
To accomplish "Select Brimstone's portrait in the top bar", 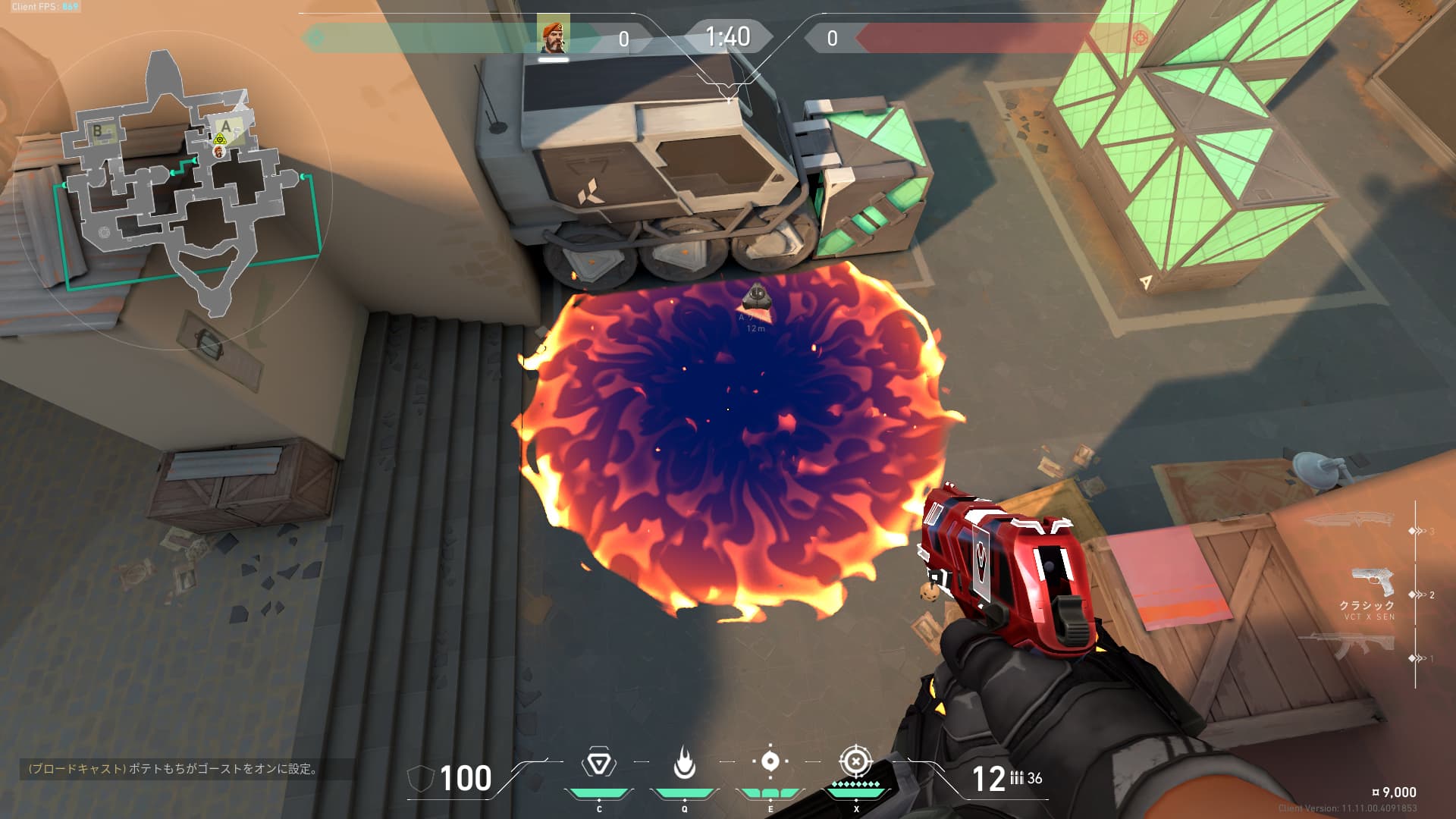I will point(553,36).
